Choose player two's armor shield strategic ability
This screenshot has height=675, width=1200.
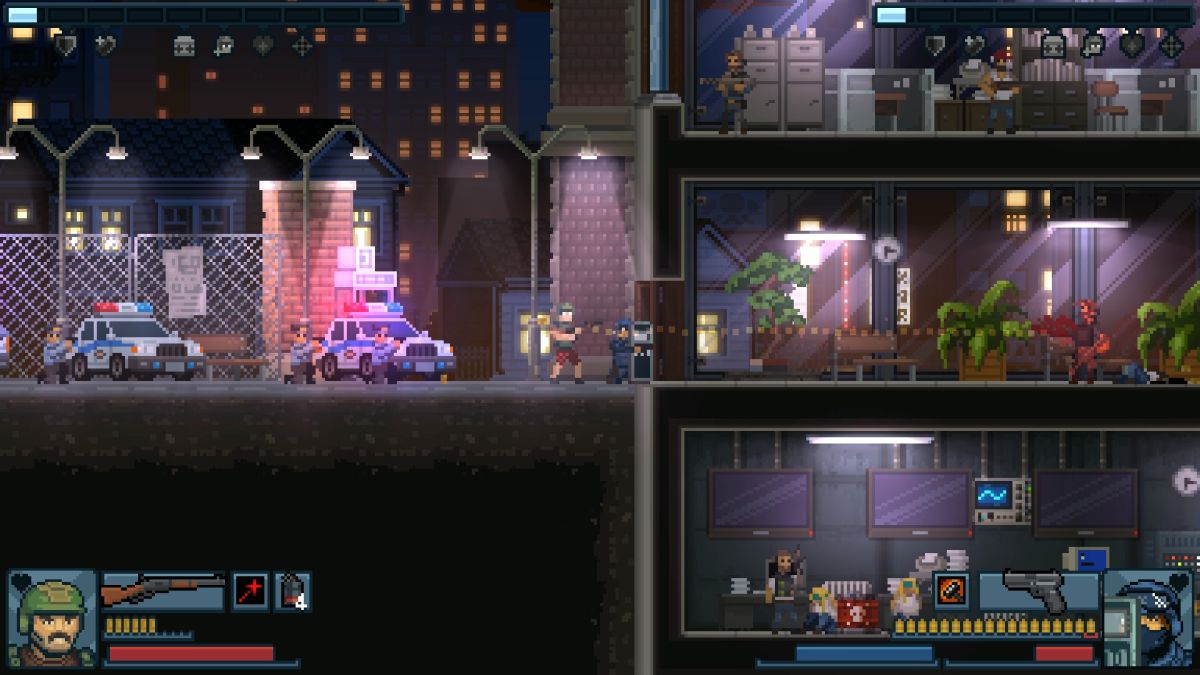935,45
